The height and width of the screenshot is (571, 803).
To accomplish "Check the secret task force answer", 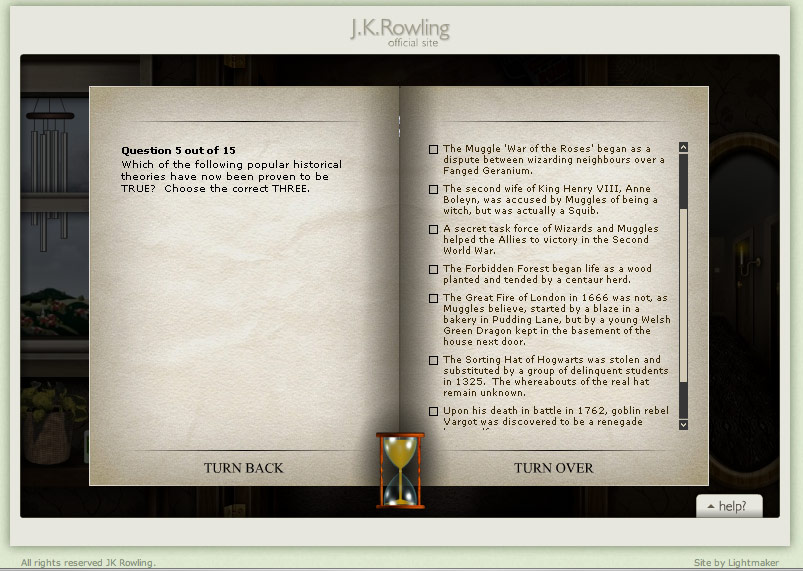I will tap(433, 229).
